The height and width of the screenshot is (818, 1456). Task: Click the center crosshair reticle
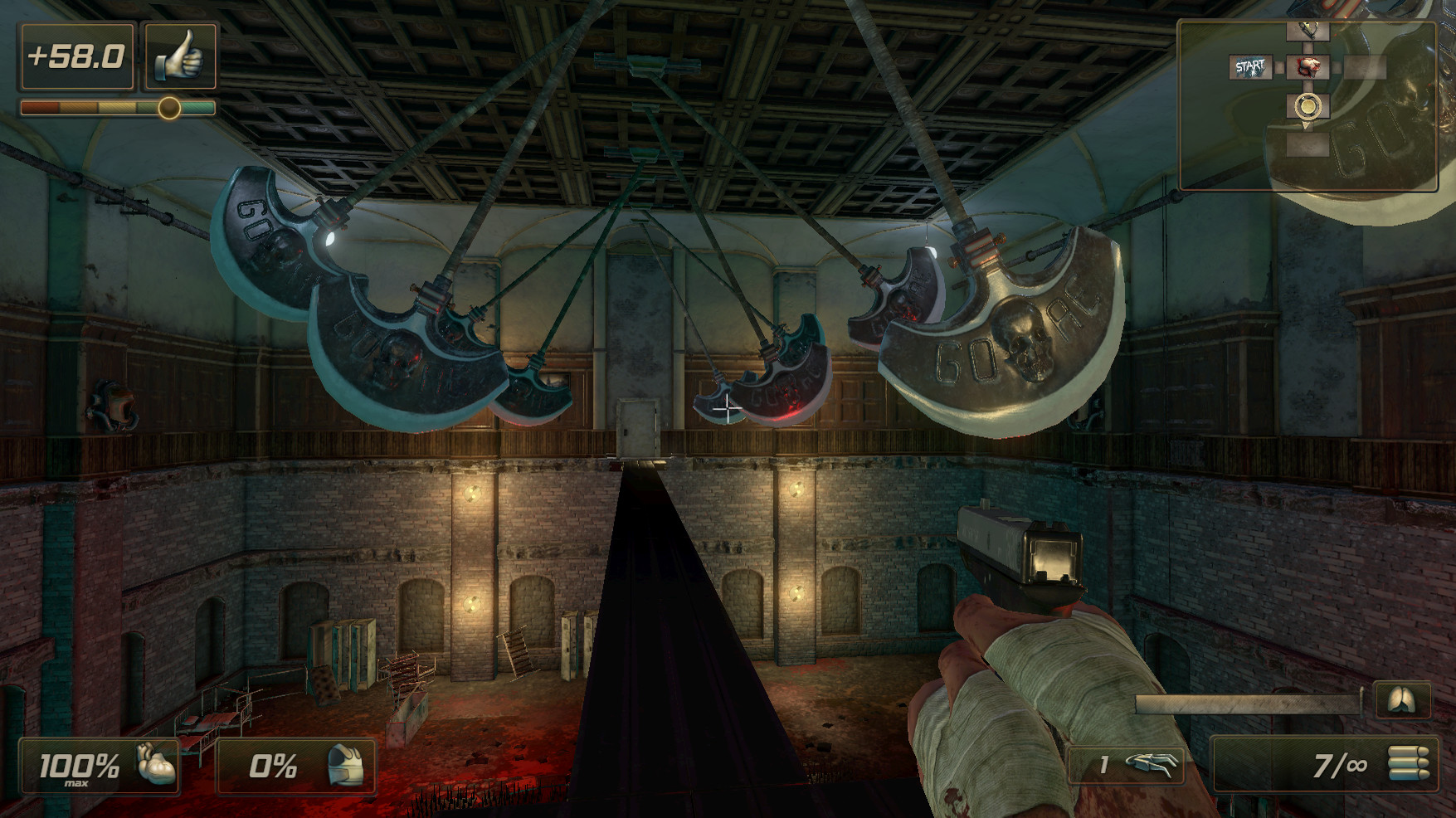(x=728, y=409)
